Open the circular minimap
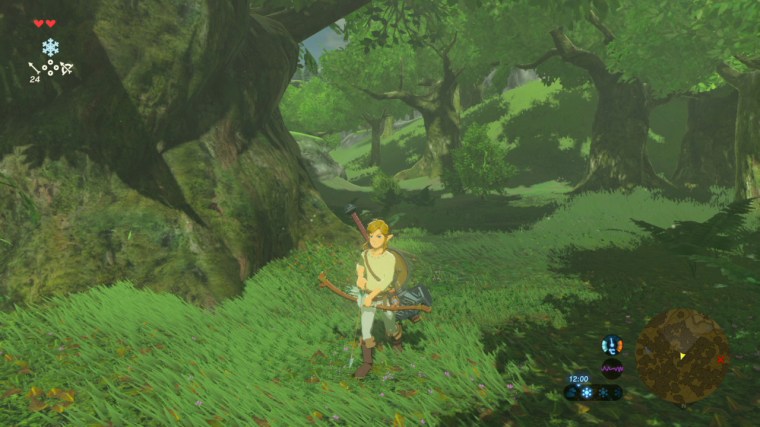This screenshot has height=427, width=760. (682, 355)
